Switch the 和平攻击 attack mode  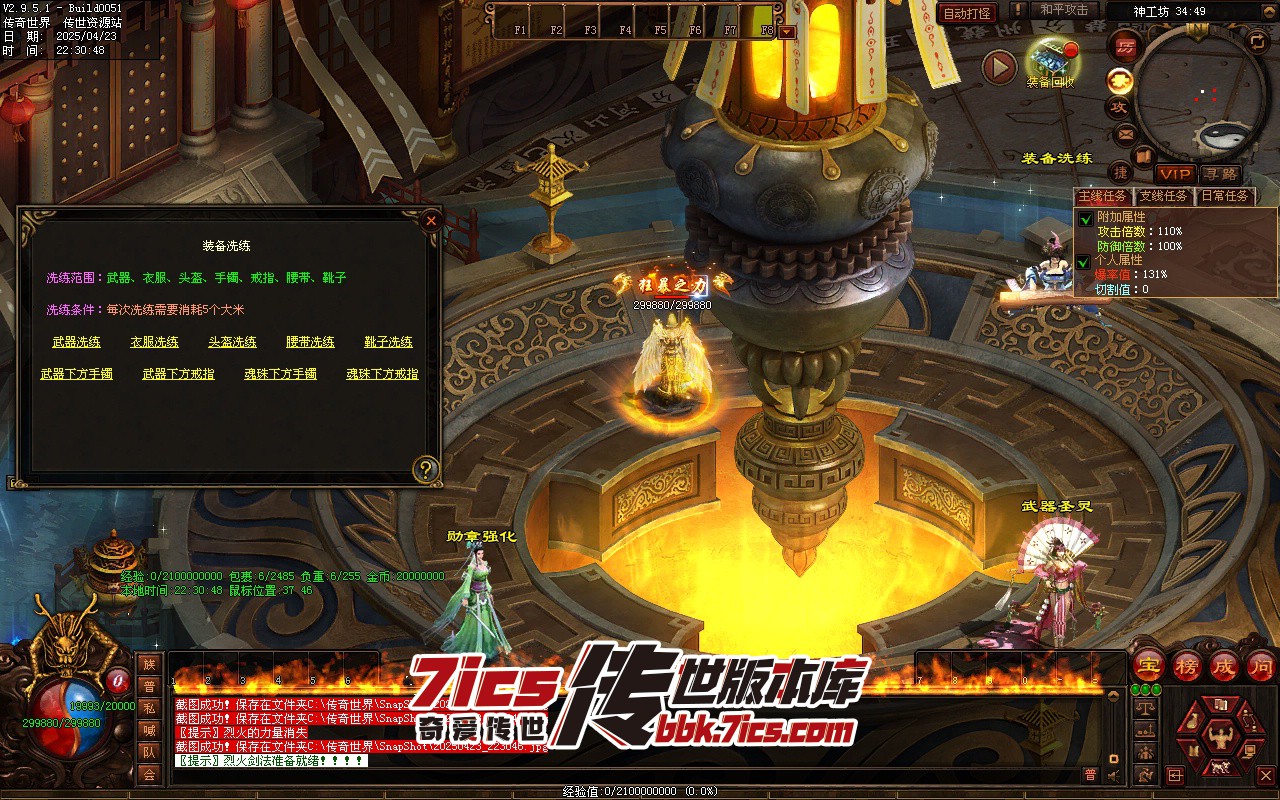[x=1063, y=10]
